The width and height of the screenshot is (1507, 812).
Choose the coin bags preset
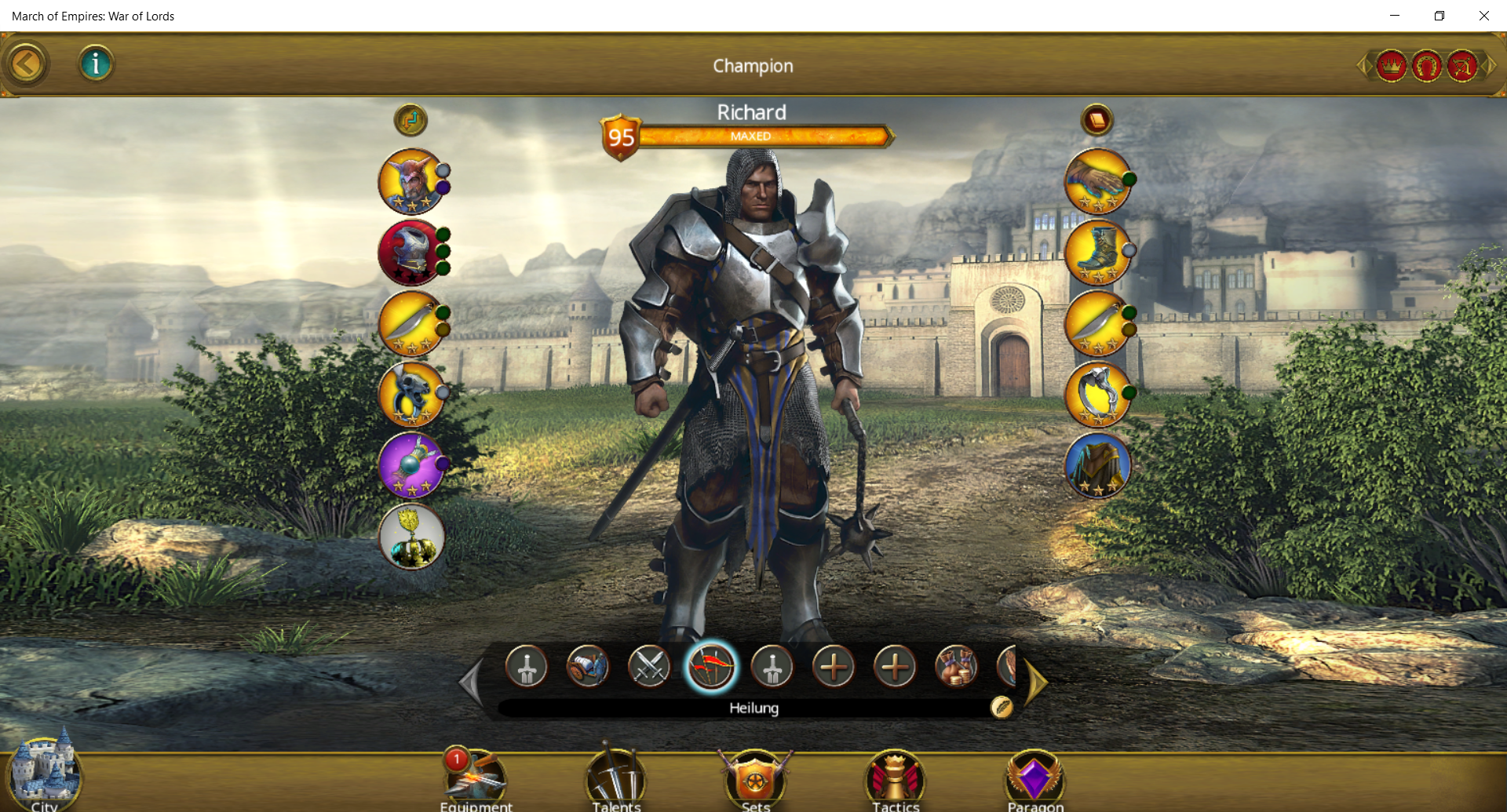coord(956,667)
